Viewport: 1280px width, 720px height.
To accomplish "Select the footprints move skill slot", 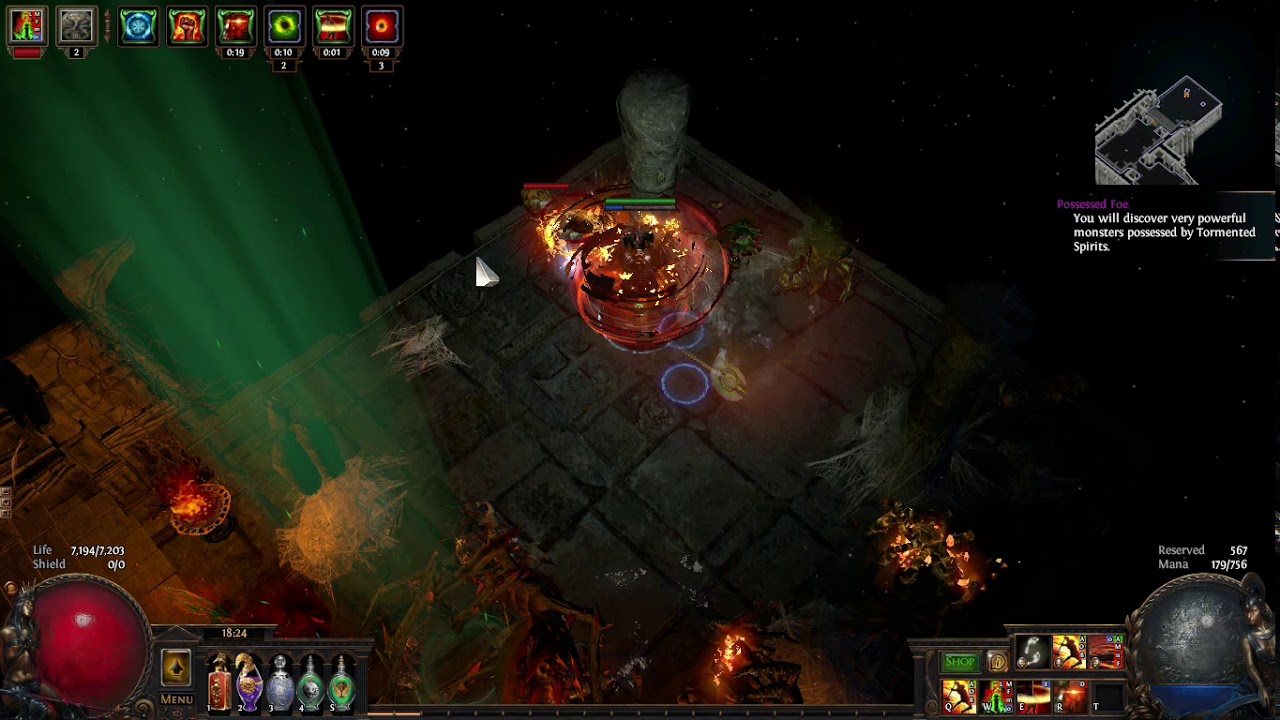I will click(x=1032, y=653).
